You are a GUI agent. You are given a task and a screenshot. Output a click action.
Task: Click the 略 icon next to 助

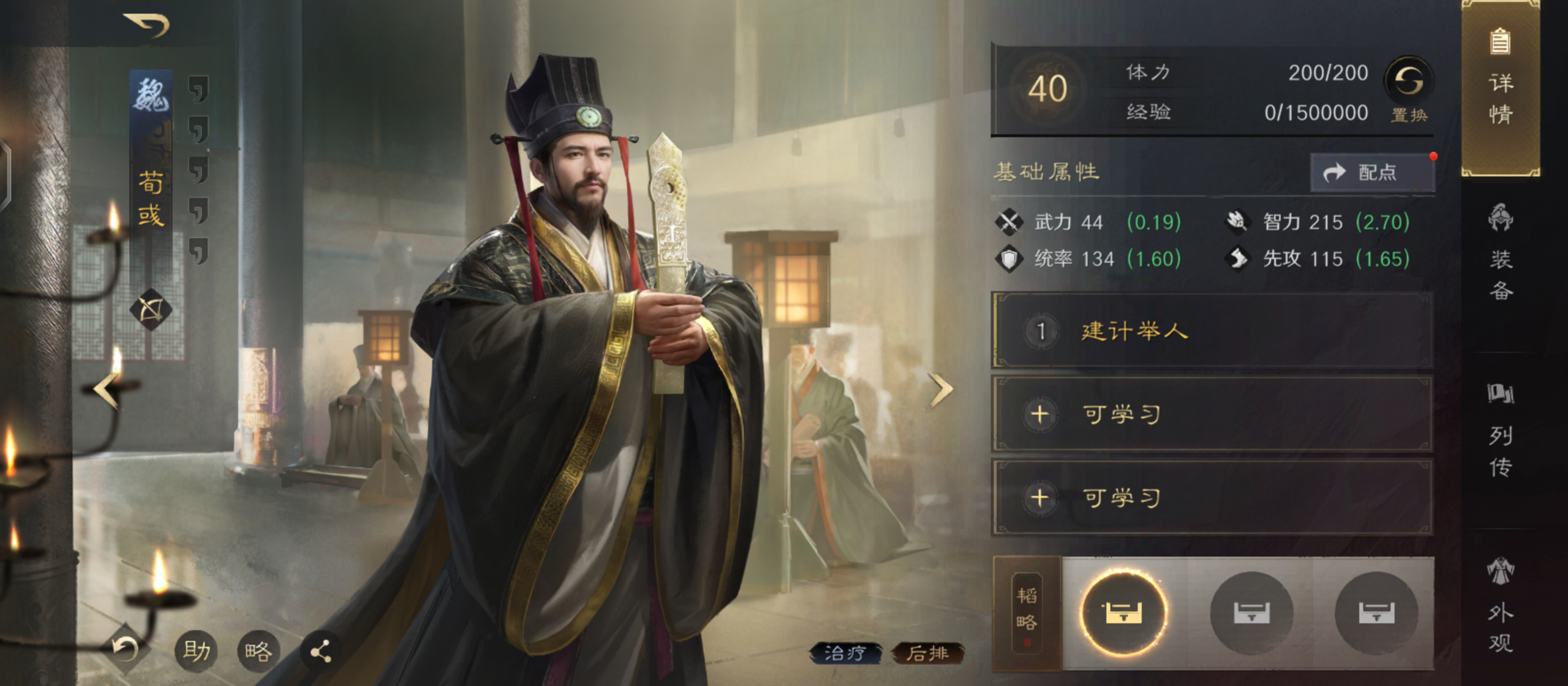[258, 651]
